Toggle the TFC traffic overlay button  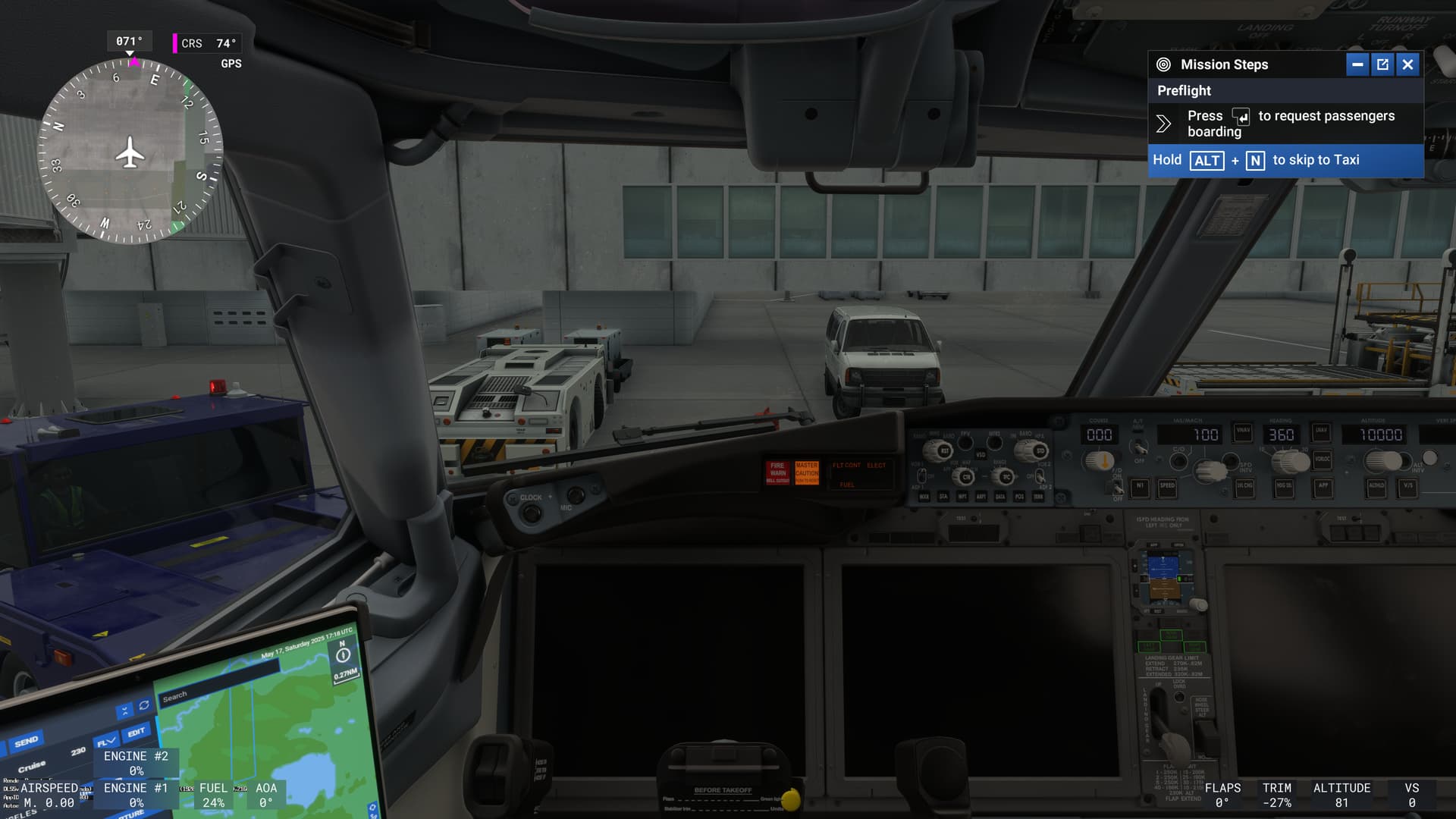pos(1005,478)
